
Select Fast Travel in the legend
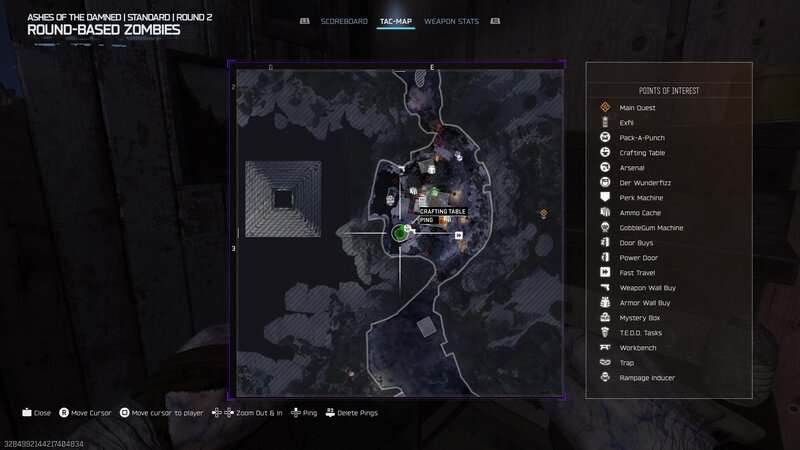click(x=637, y=273)
